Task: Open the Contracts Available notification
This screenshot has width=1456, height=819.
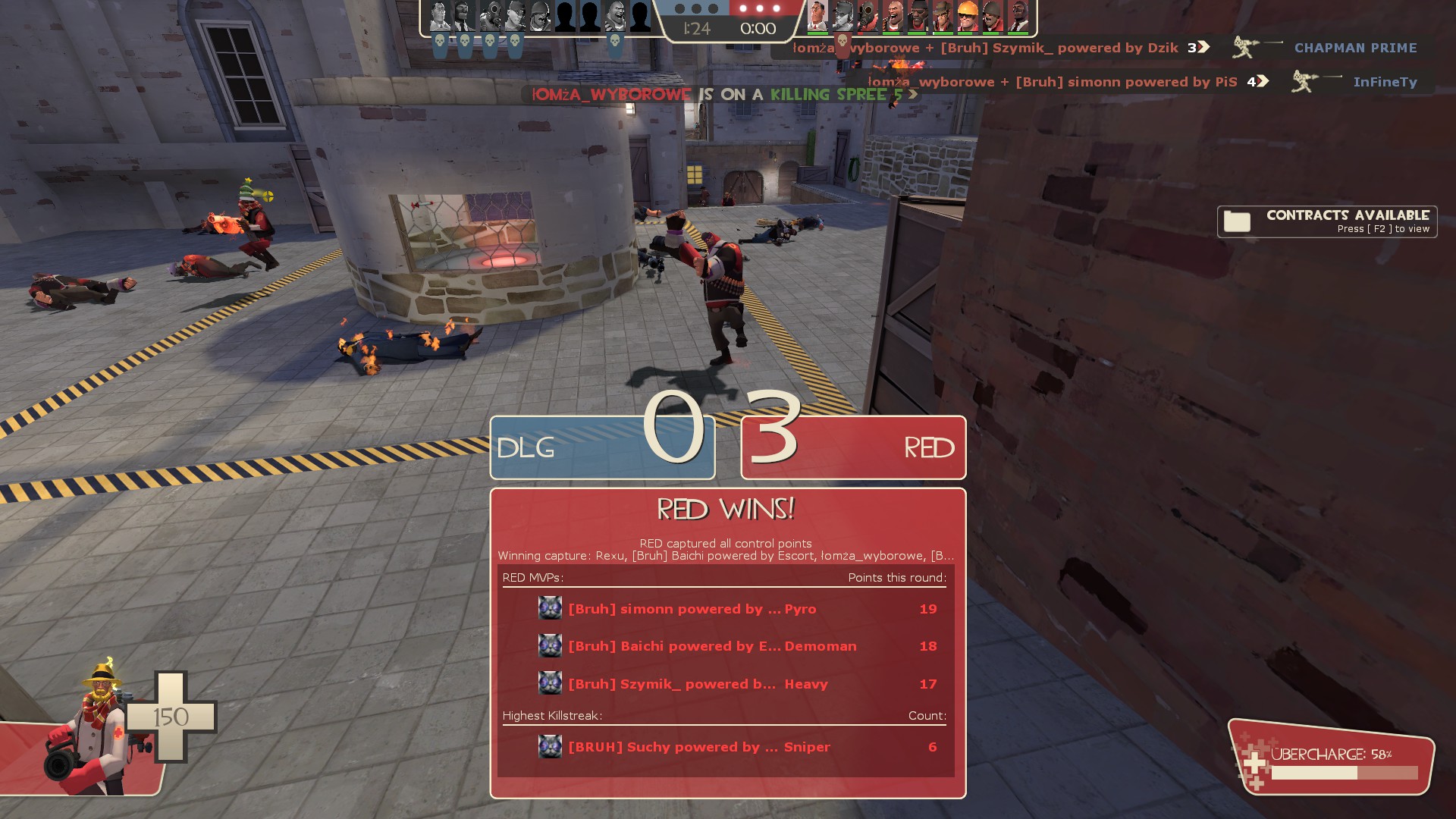Action: coord(1327,221)
